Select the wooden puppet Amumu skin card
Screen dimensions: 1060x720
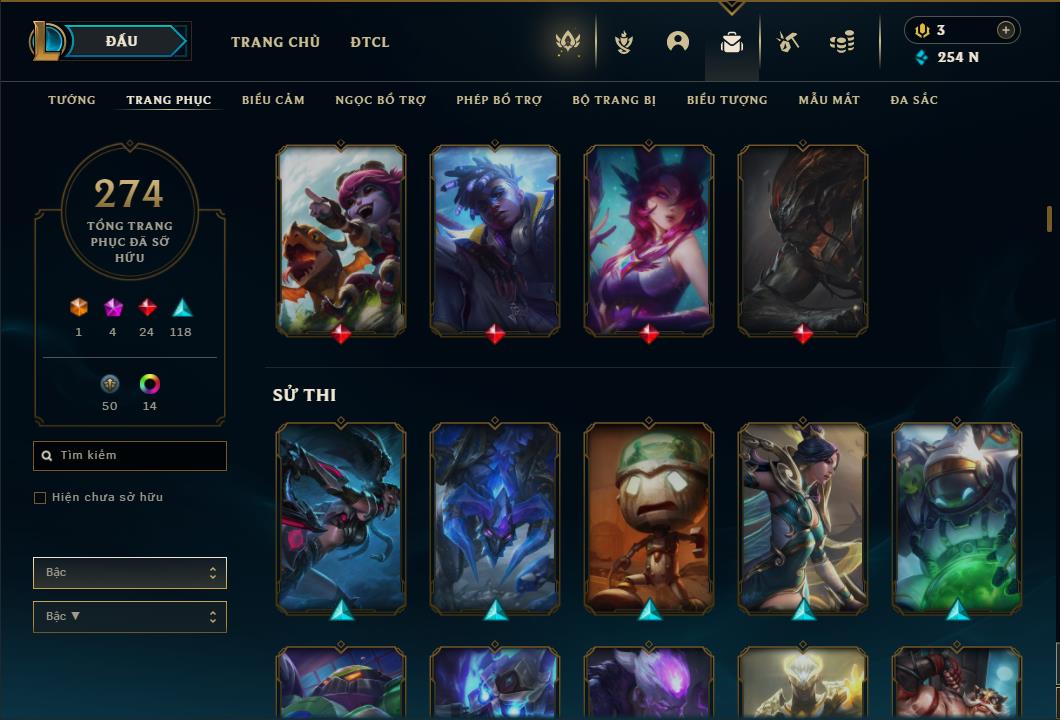pos(649,516)
